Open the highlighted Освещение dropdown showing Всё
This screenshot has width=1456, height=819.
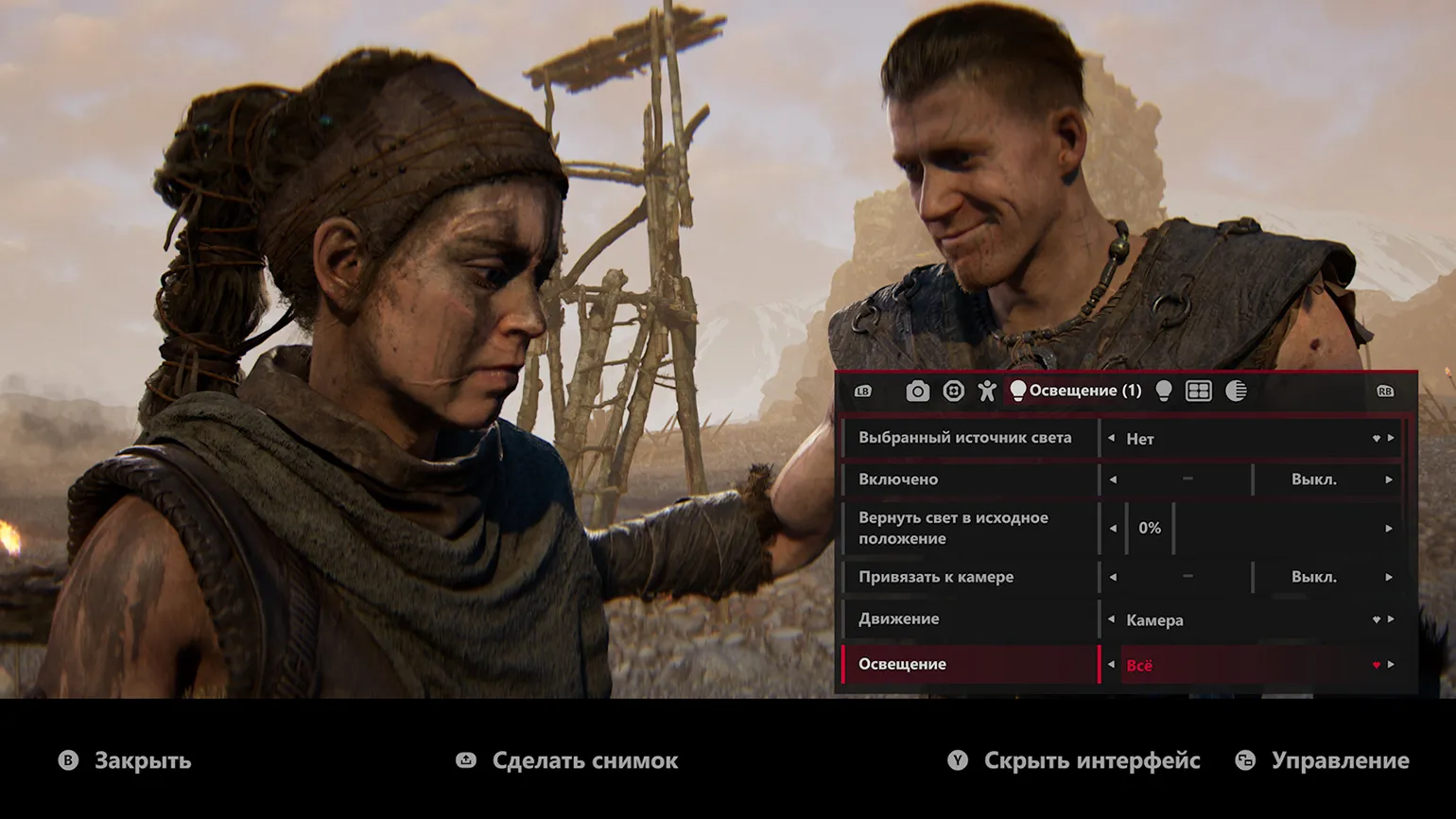[1248, 666]
